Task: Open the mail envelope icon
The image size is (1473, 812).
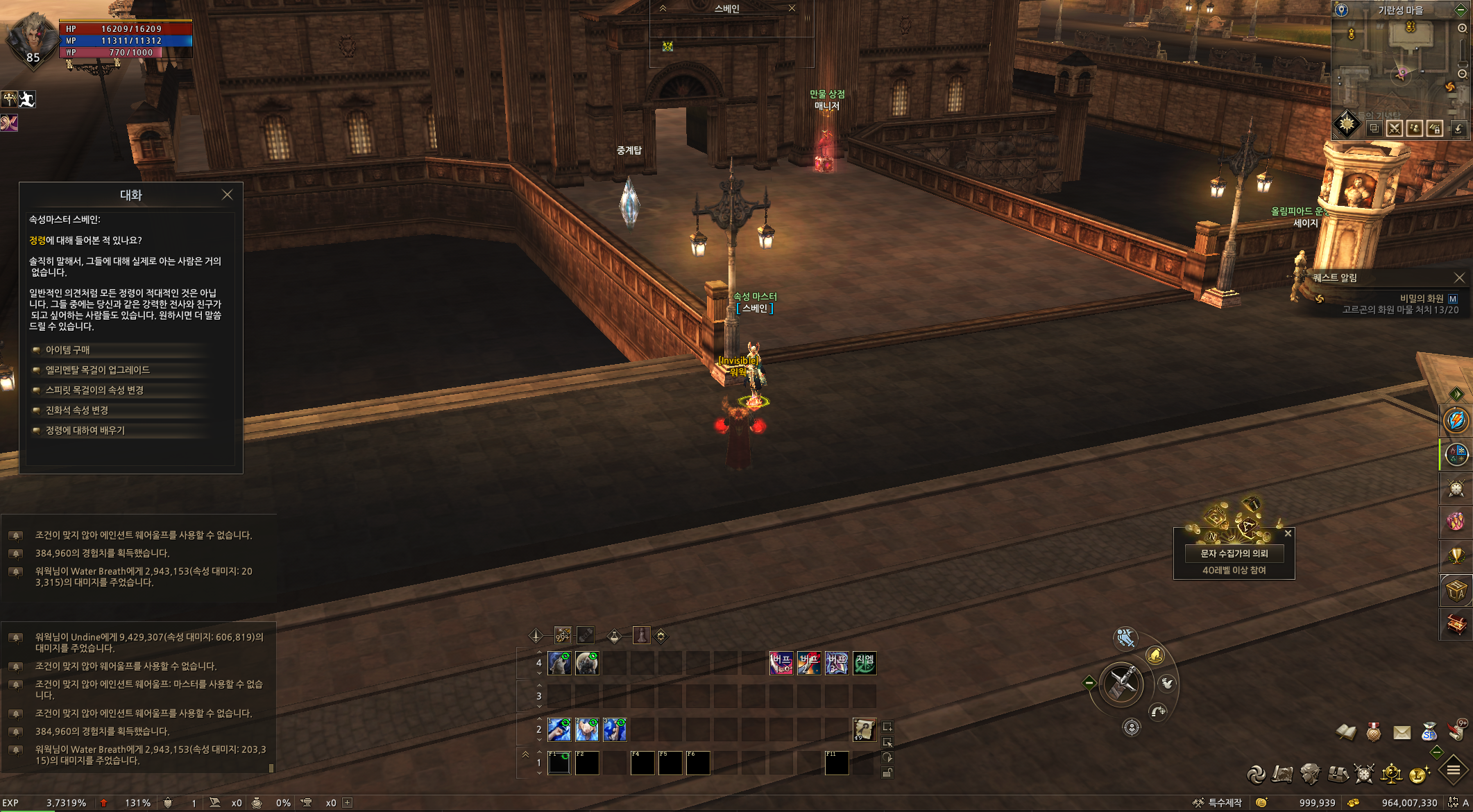Action: click(1402, 732)
